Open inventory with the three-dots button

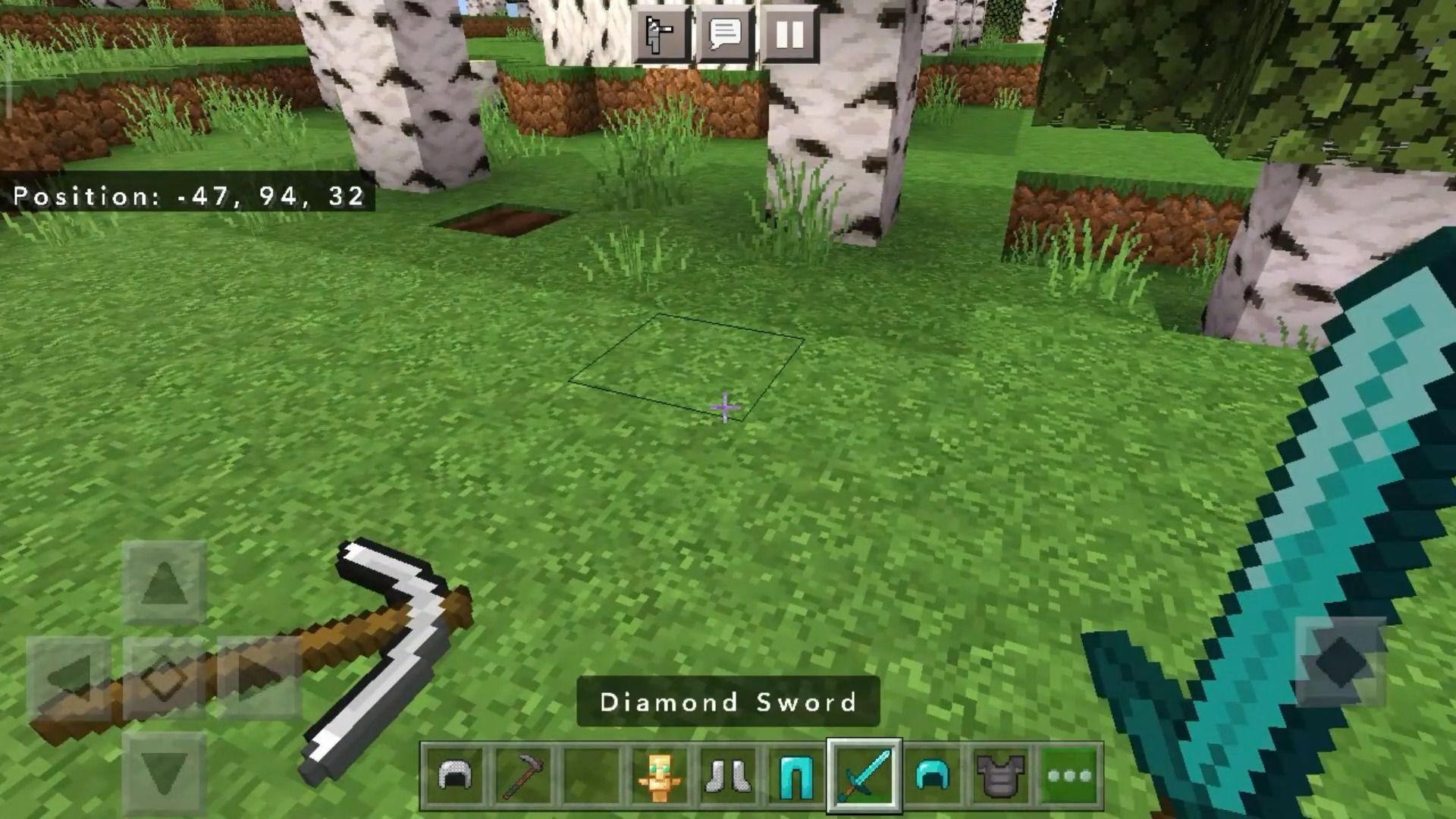(x=1068, y=776)
